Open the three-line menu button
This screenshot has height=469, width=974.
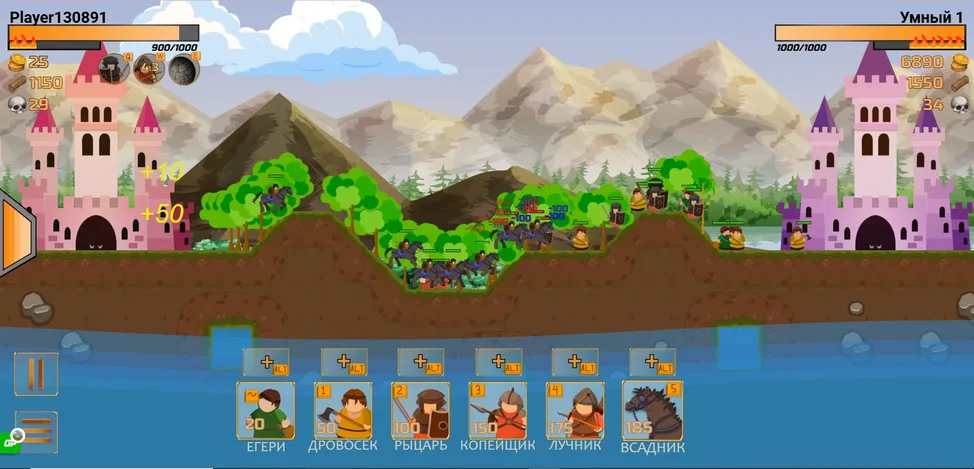(35, 432)
